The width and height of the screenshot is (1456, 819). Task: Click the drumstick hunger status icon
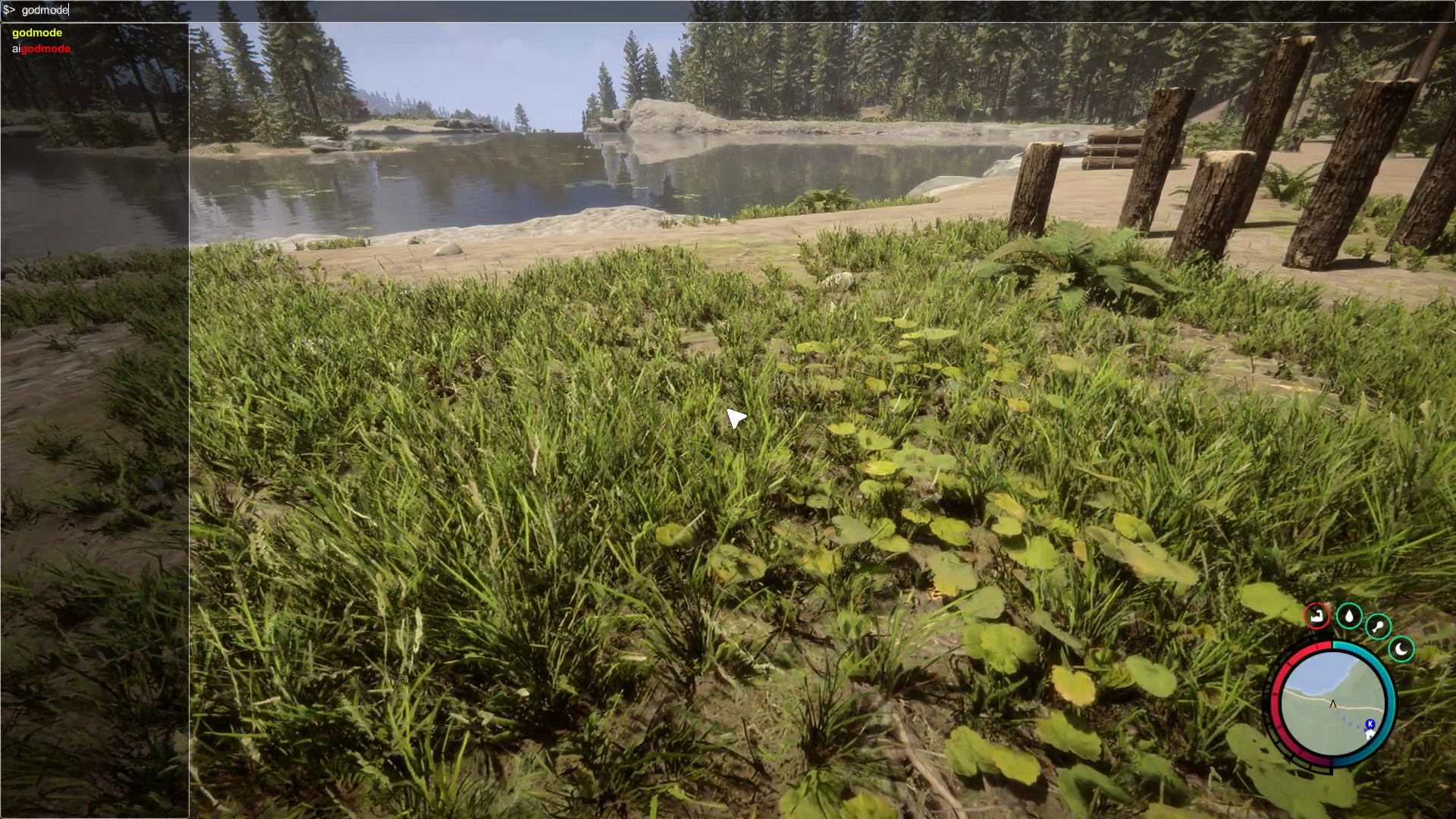coord(1378,626)
